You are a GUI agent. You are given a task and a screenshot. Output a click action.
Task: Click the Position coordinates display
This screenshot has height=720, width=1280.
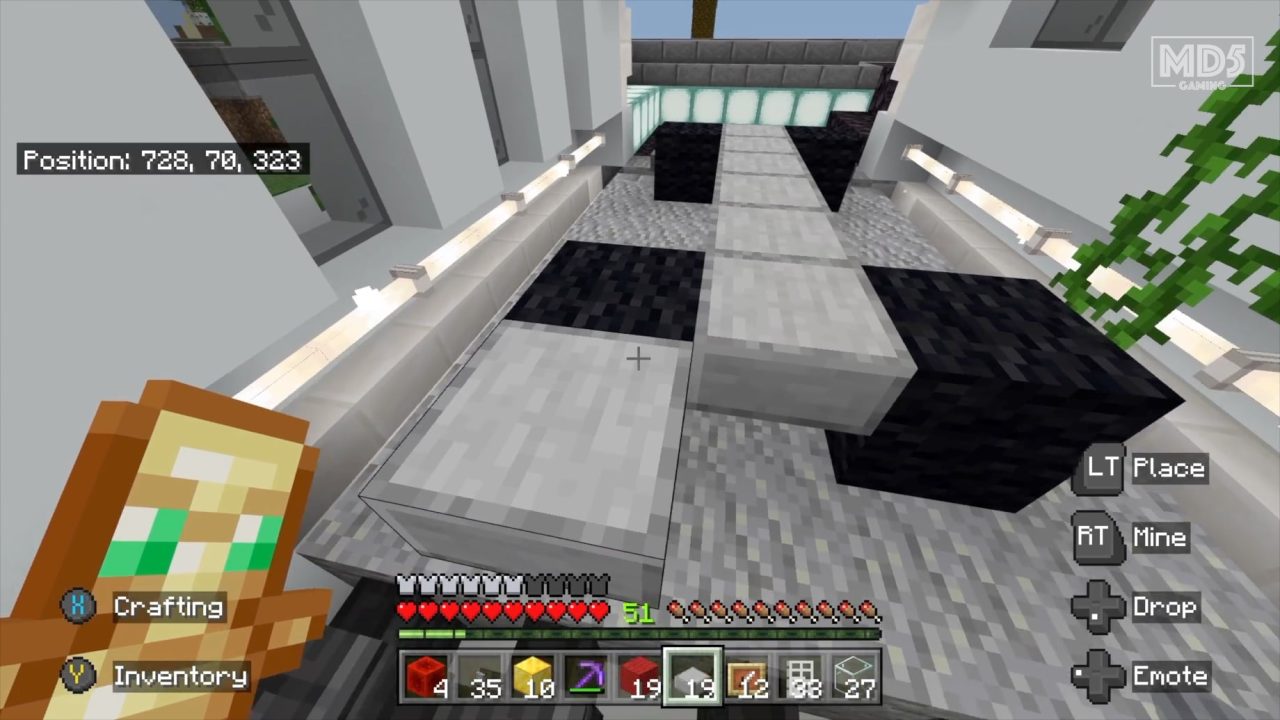click(x=163, y=160)
